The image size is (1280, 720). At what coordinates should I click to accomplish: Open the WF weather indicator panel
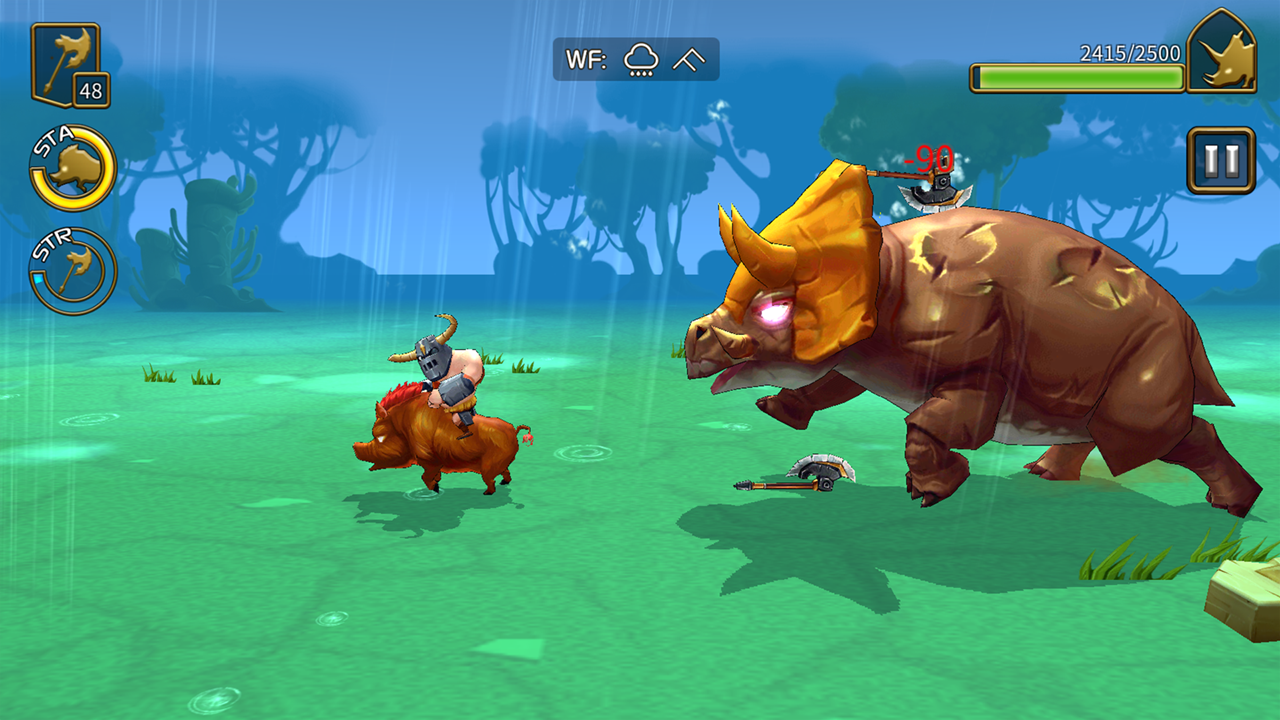636,59
